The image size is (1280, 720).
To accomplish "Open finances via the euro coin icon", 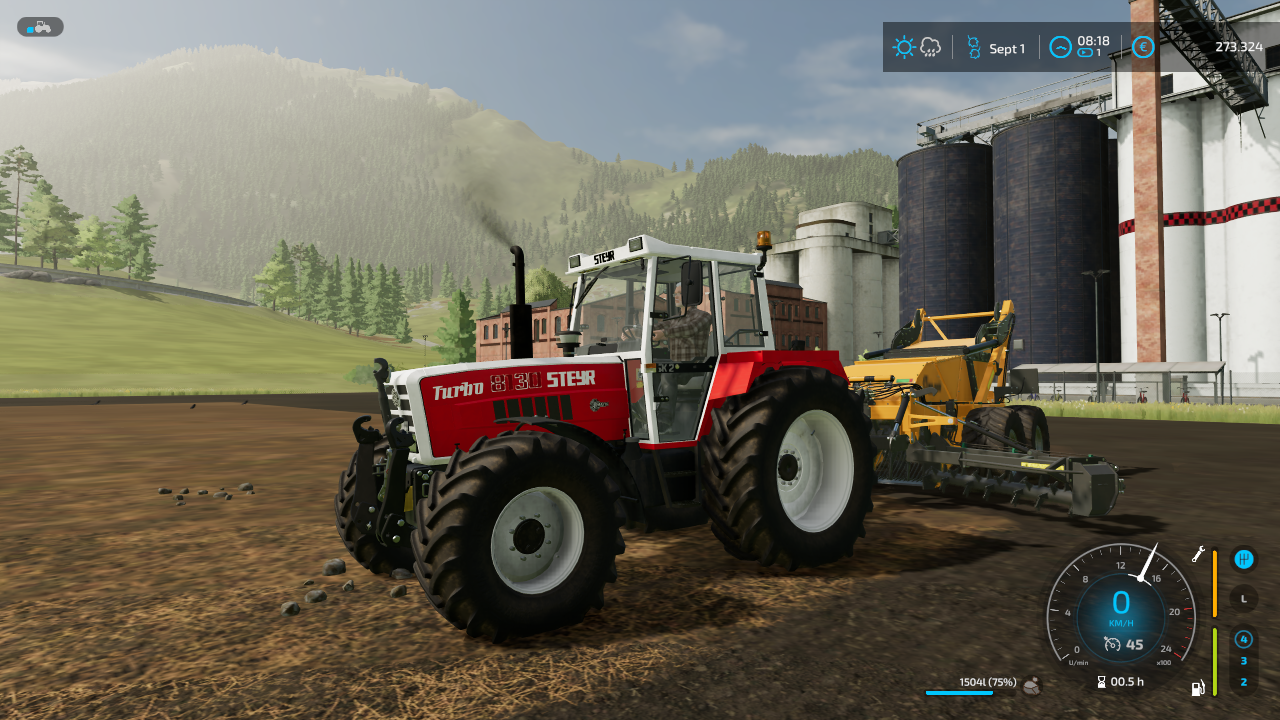I will pos(1144,47).
